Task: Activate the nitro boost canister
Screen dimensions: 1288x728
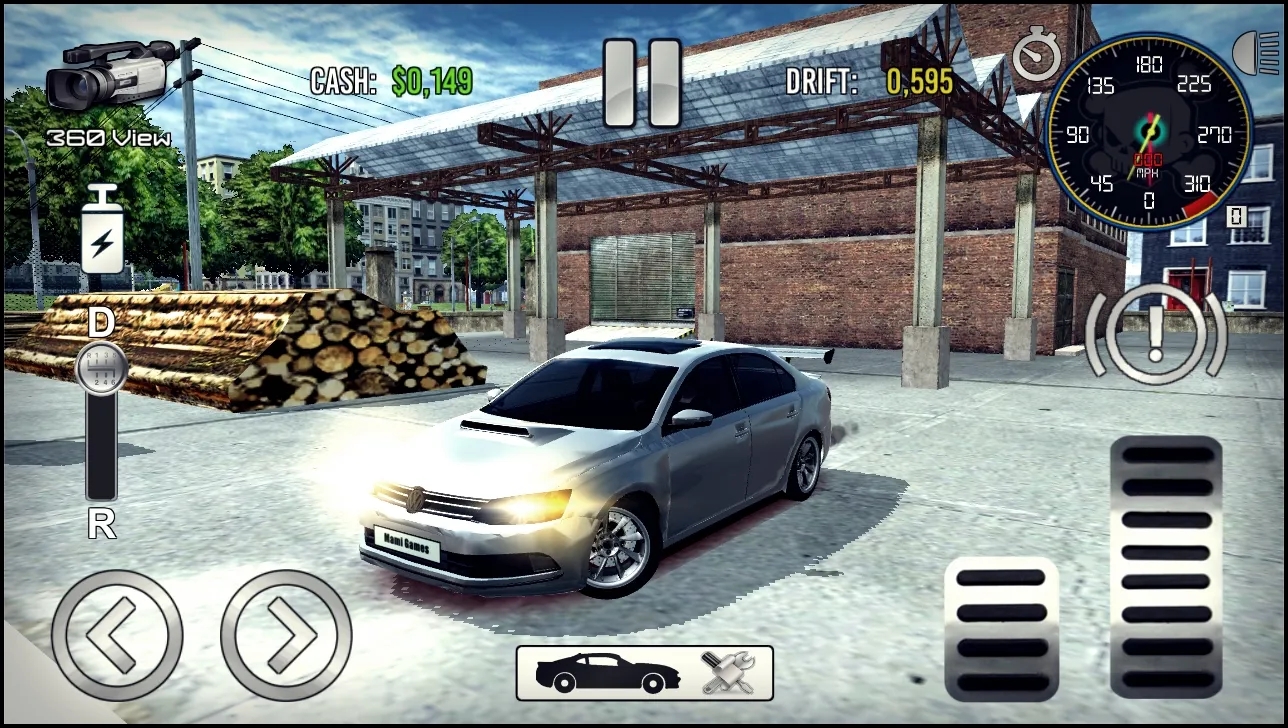Action: coord(102,230)
